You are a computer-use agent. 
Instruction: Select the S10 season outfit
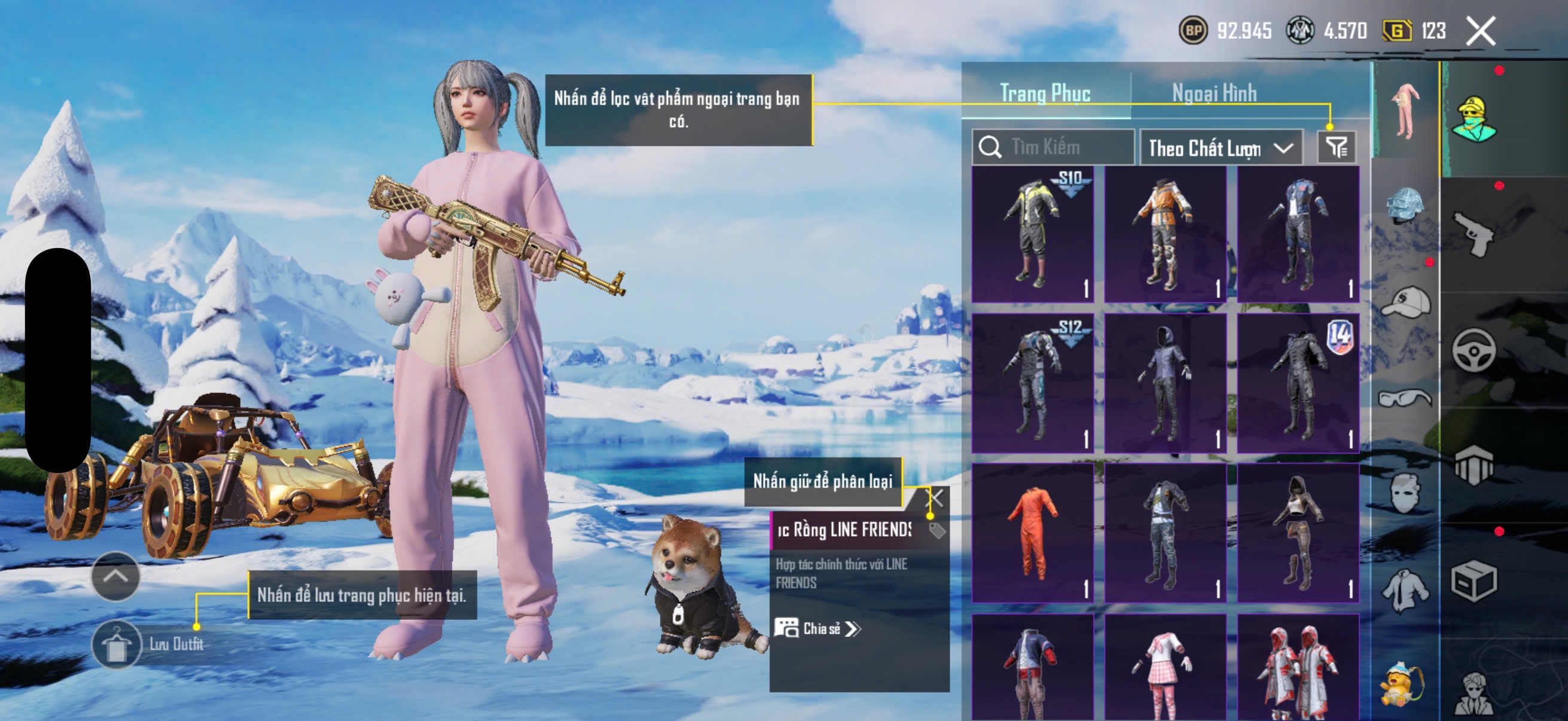tap(1032, 235)
